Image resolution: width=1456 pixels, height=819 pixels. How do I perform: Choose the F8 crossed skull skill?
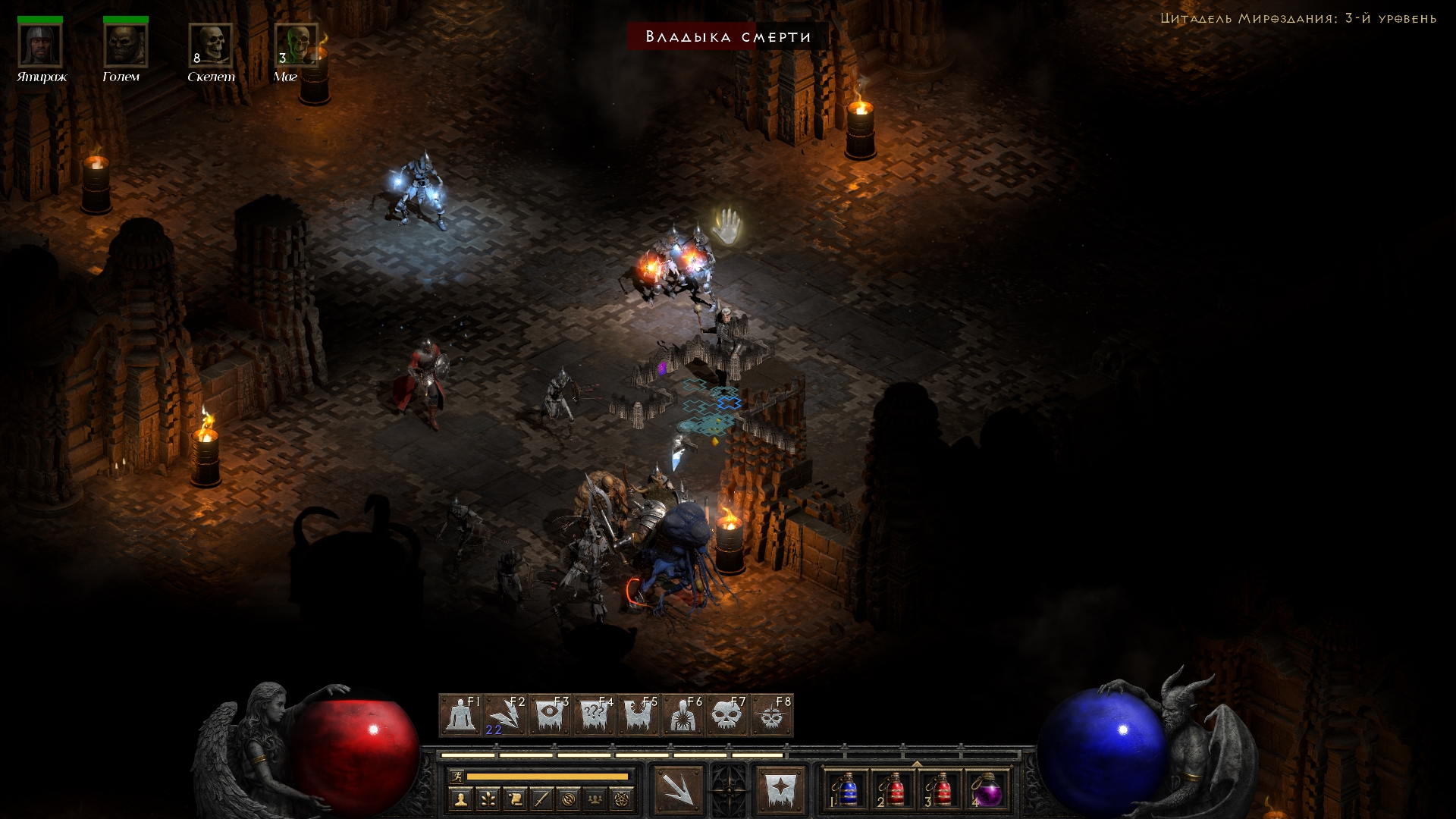(771, 715)
